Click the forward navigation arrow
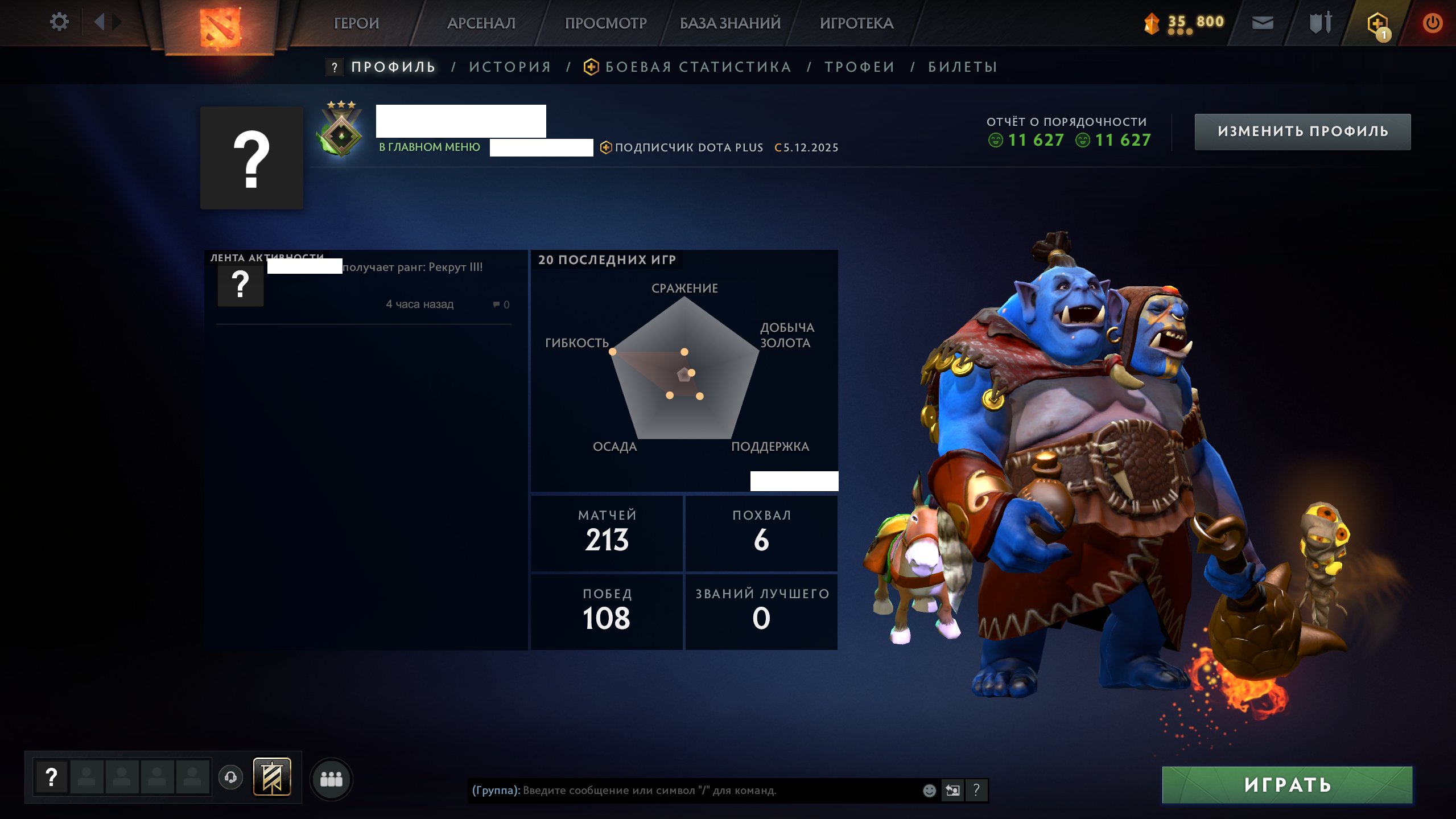 coord(117,21)
